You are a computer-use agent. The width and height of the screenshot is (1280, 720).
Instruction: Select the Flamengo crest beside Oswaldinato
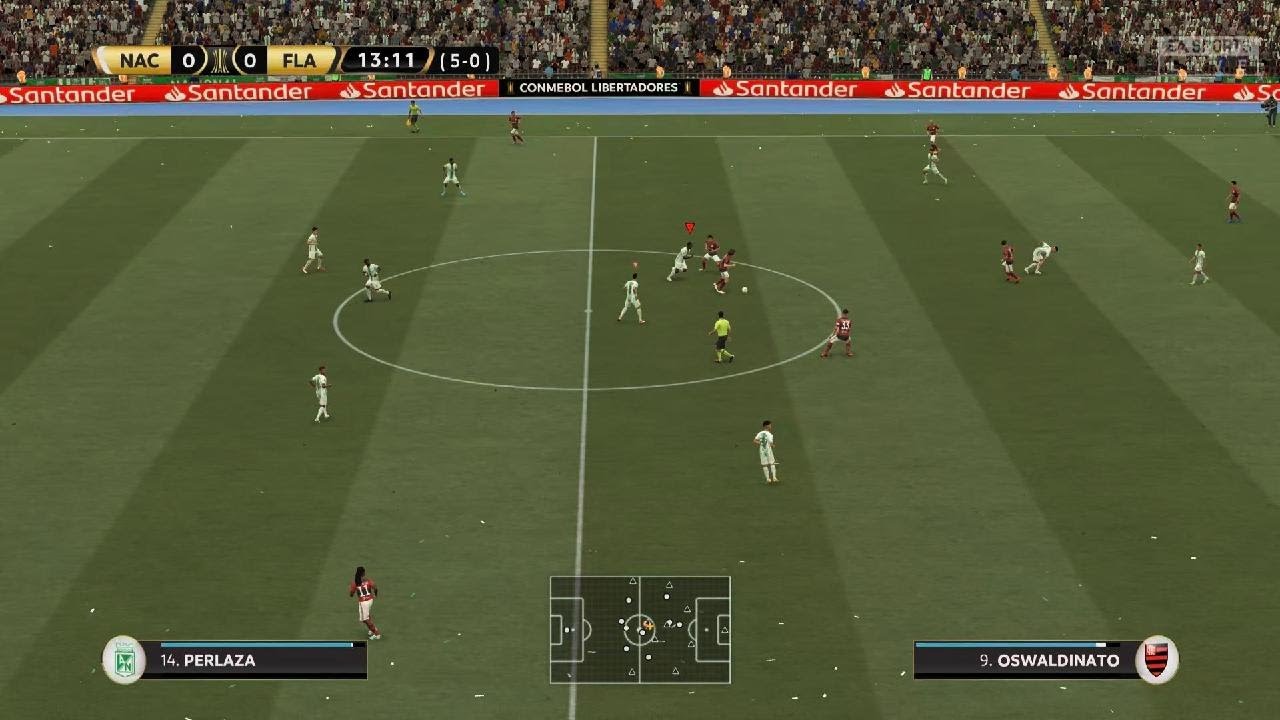(x=1156, y=660)
